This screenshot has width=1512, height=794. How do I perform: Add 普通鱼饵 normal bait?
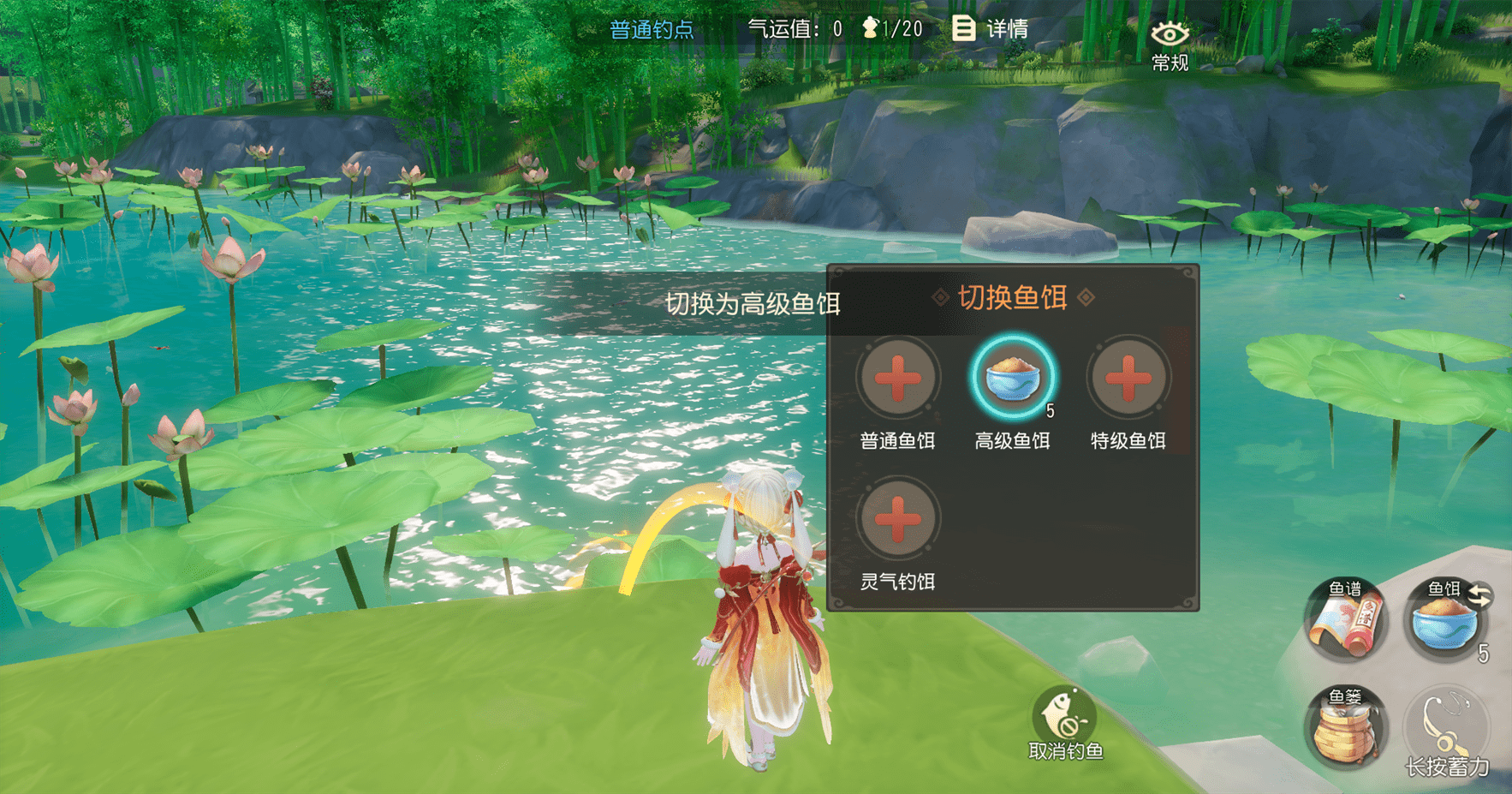pyautogui.click(x=897, y=379)
